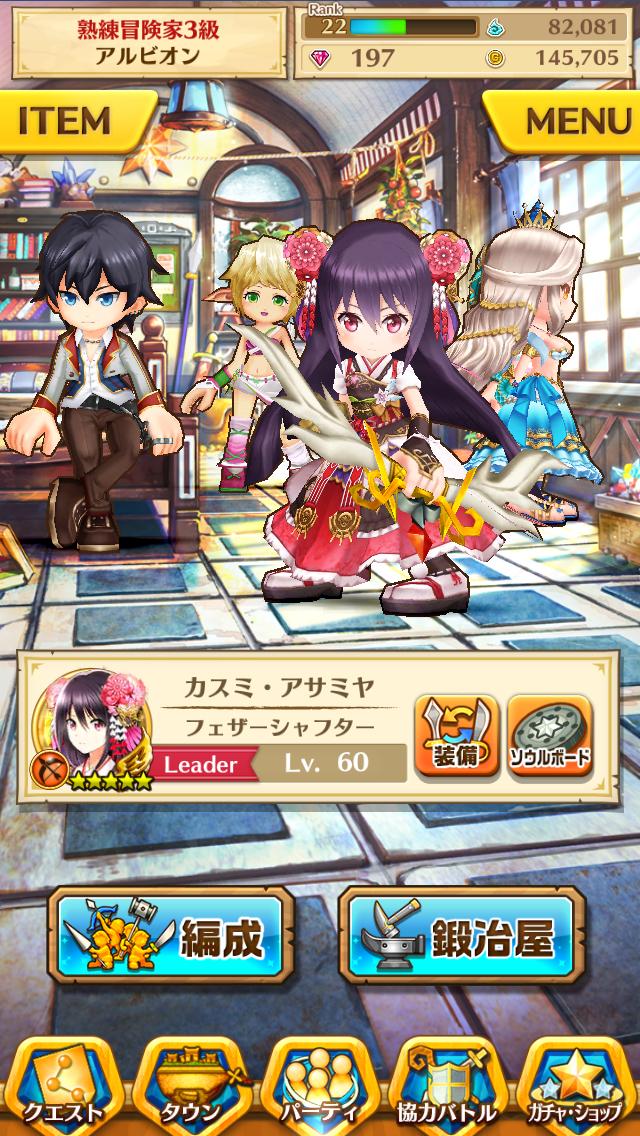Tap the 装備 equipment button
The image size is (640, 1136).
point(456,737)
